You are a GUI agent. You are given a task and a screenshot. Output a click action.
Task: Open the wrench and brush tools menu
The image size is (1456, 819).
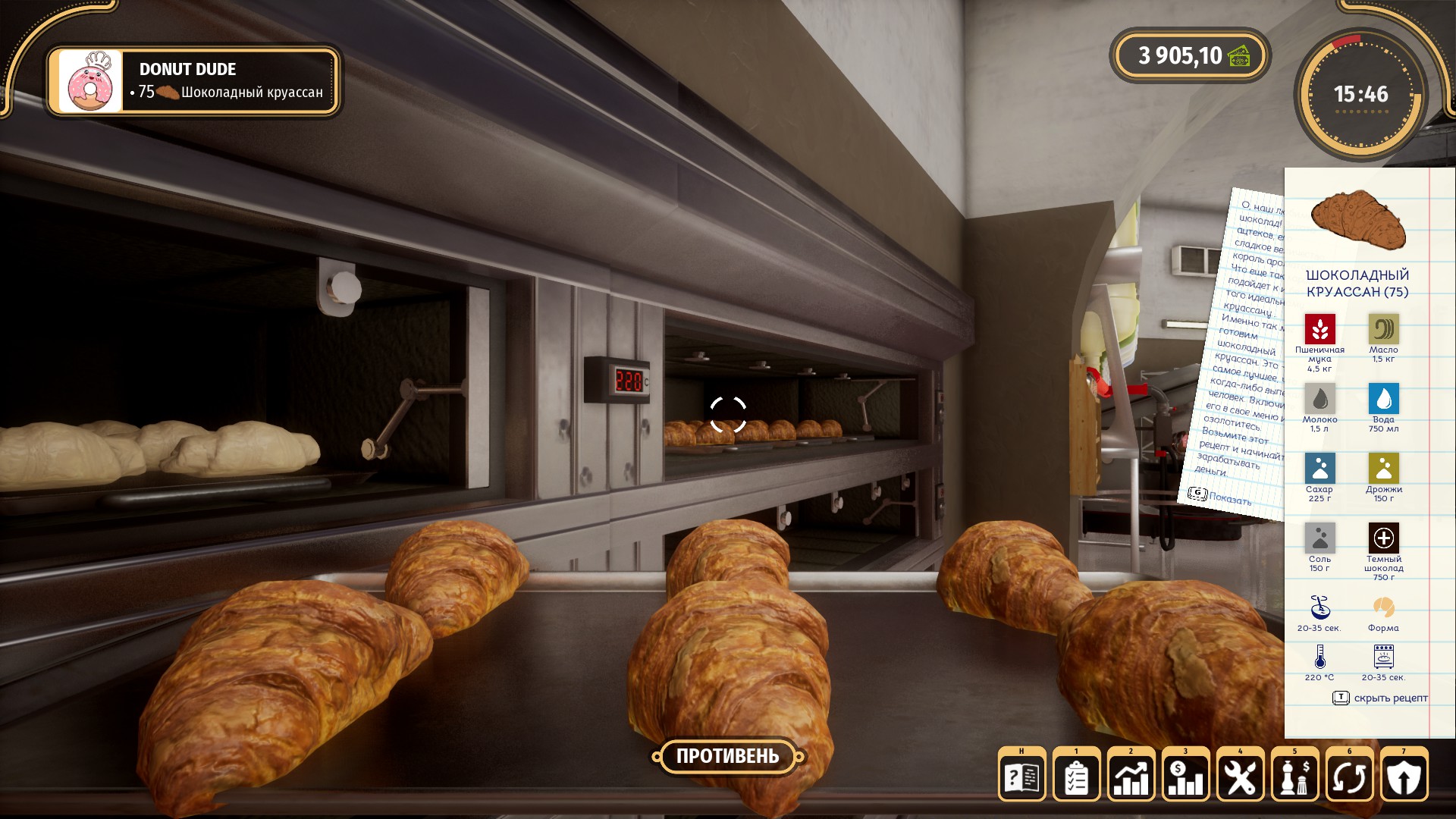pyautogui.click(x=1240, y=777)
